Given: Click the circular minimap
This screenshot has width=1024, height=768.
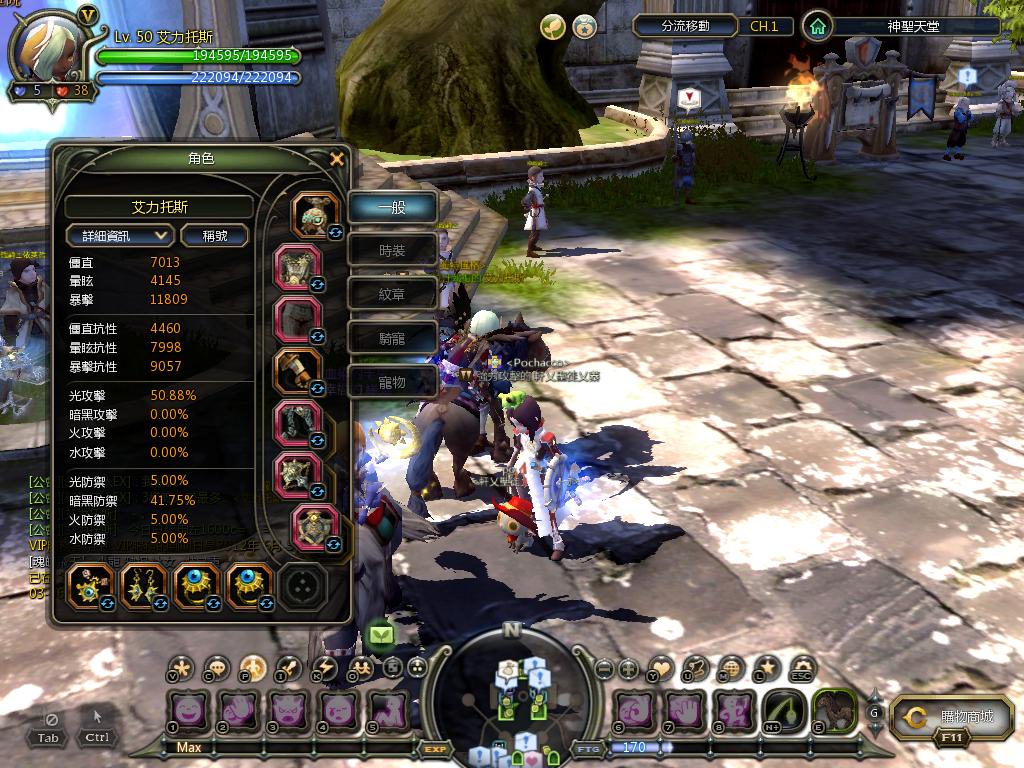Looking at the screenshot, I should click(x=511, y=695).
